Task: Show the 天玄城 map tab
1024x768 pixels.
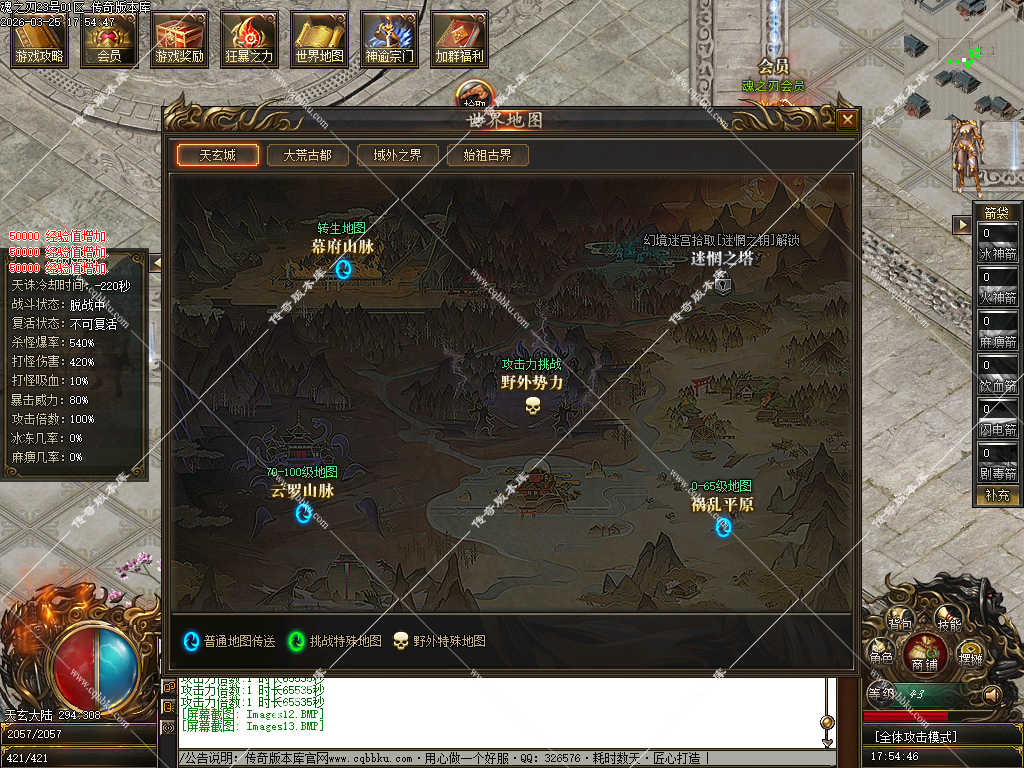Action: click(x=217, y=155)
